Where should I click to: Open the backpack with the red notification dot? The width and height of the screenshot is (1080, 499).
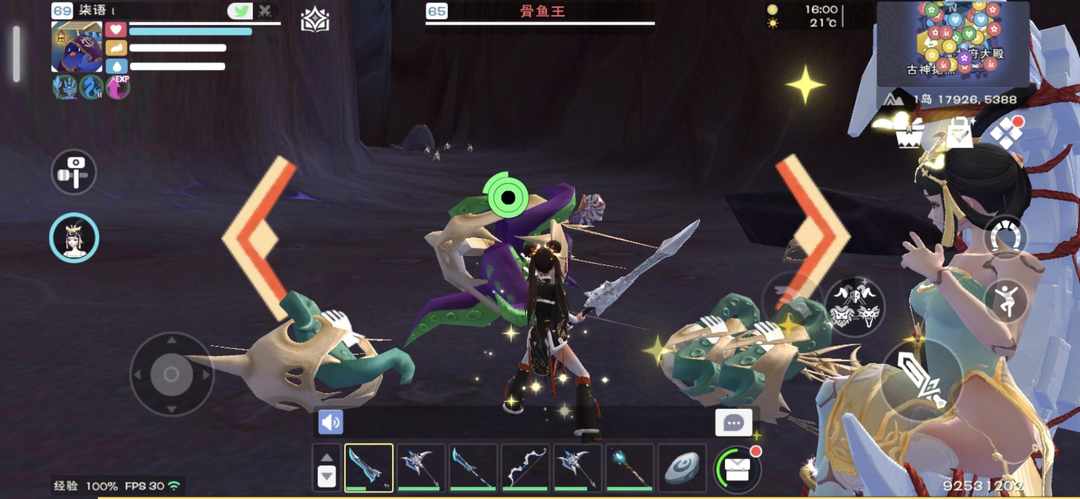point(737,467)
